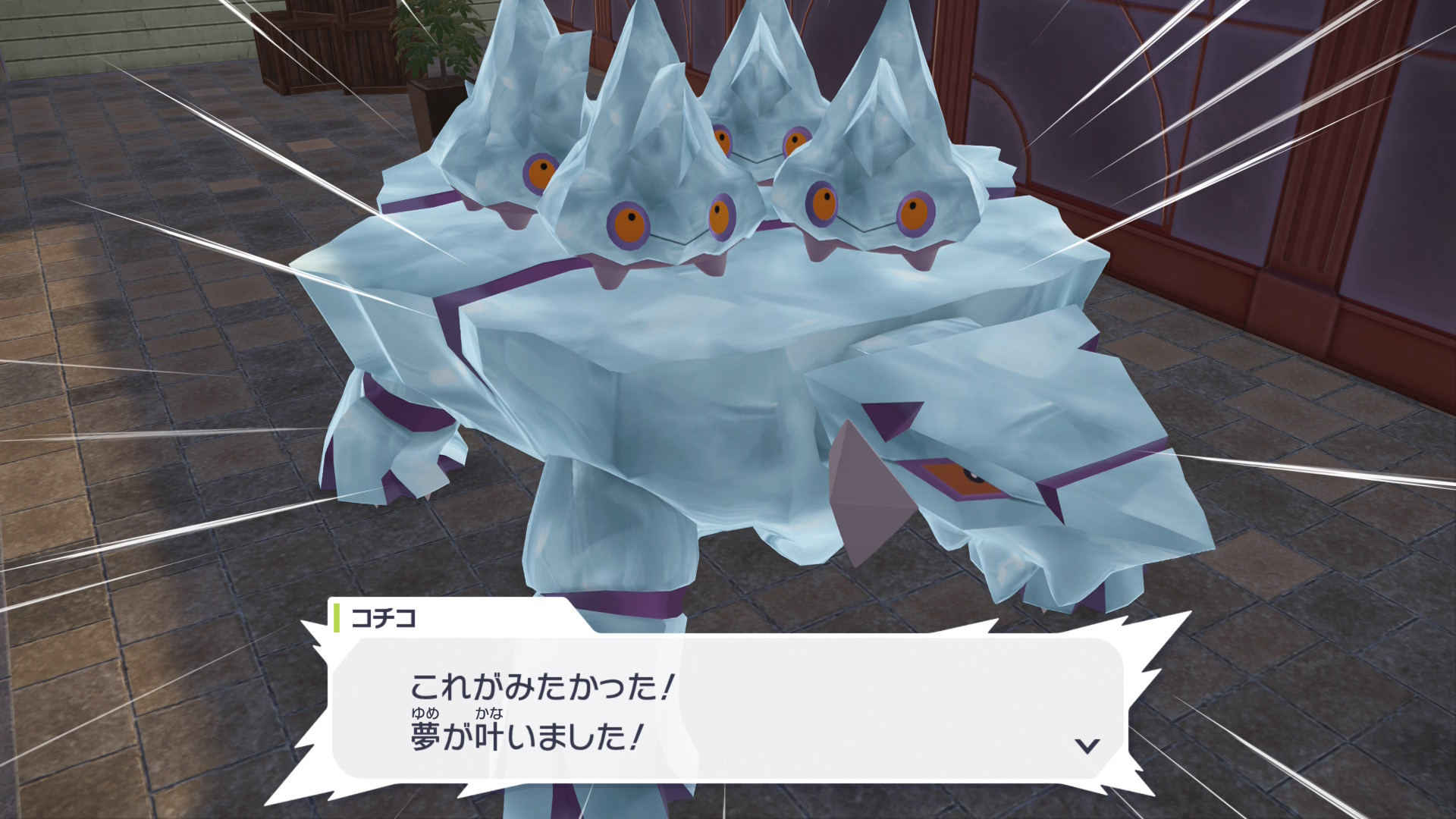
Task: Advance dialogue with the down arrow indicator
Action: 1087,745
